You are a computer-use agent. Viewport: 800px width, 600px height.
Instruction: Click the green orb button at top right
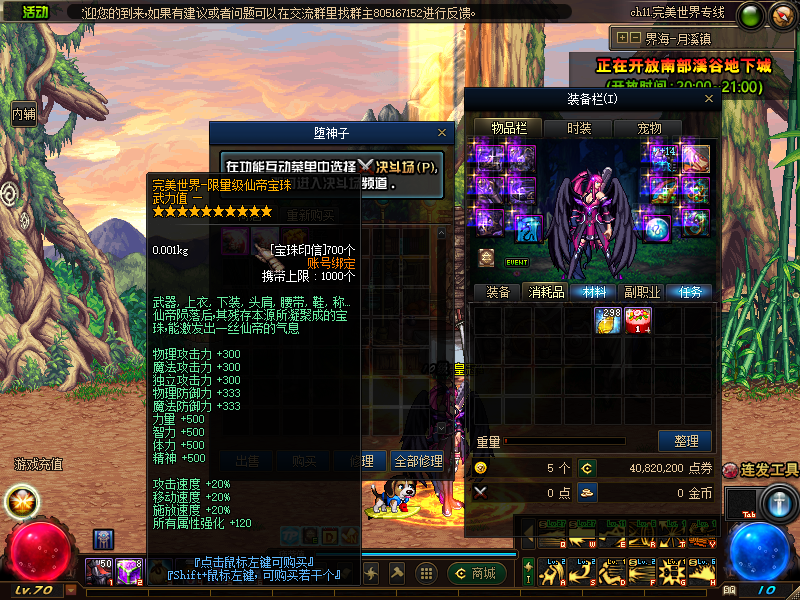[x=750, y=15]
